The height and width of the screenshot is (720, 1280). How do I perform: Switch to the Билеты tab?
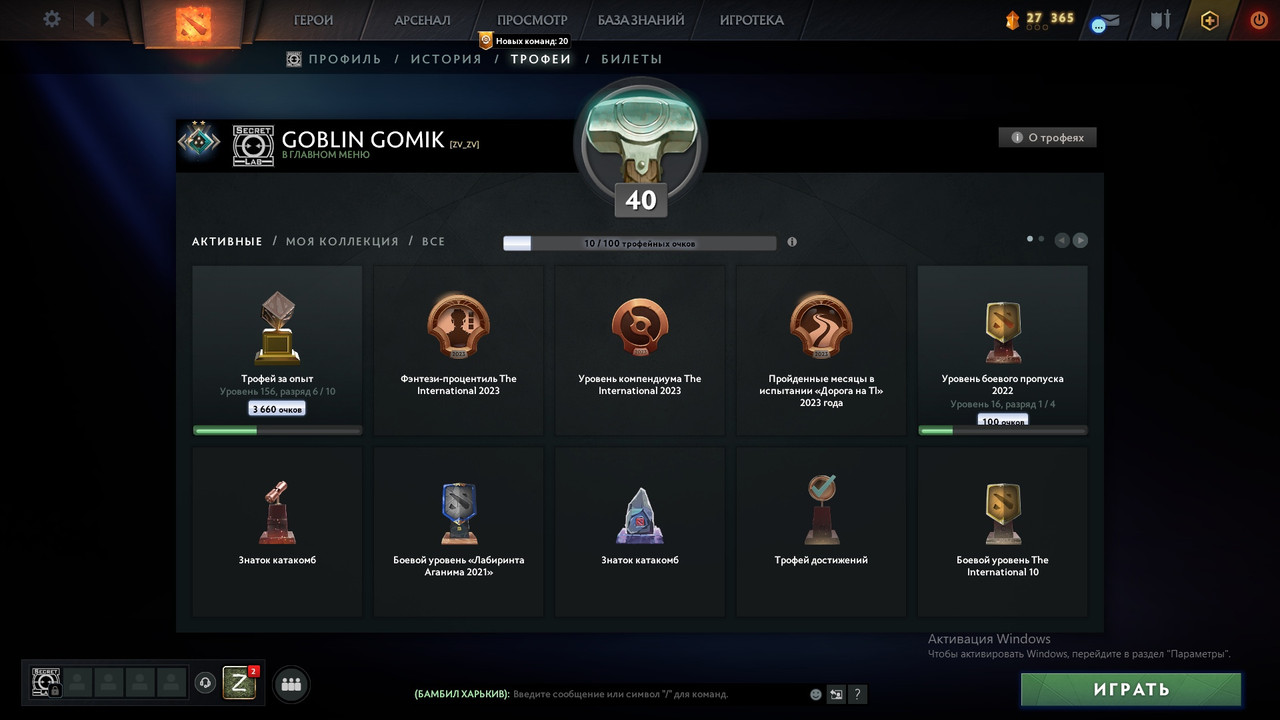tap(631, 59)
